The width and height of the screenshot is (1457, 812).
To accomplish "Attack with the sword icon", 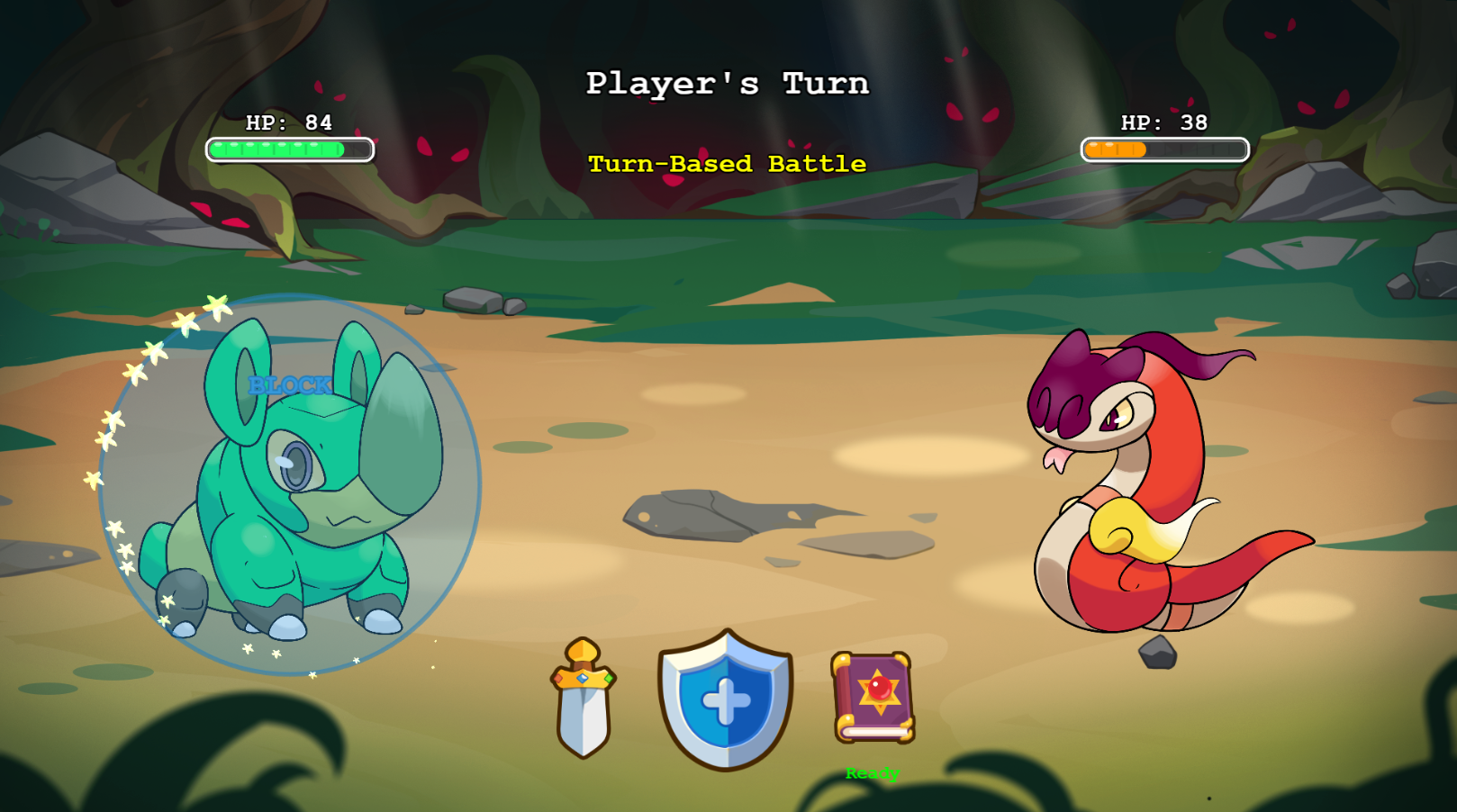I will point(584,699).
